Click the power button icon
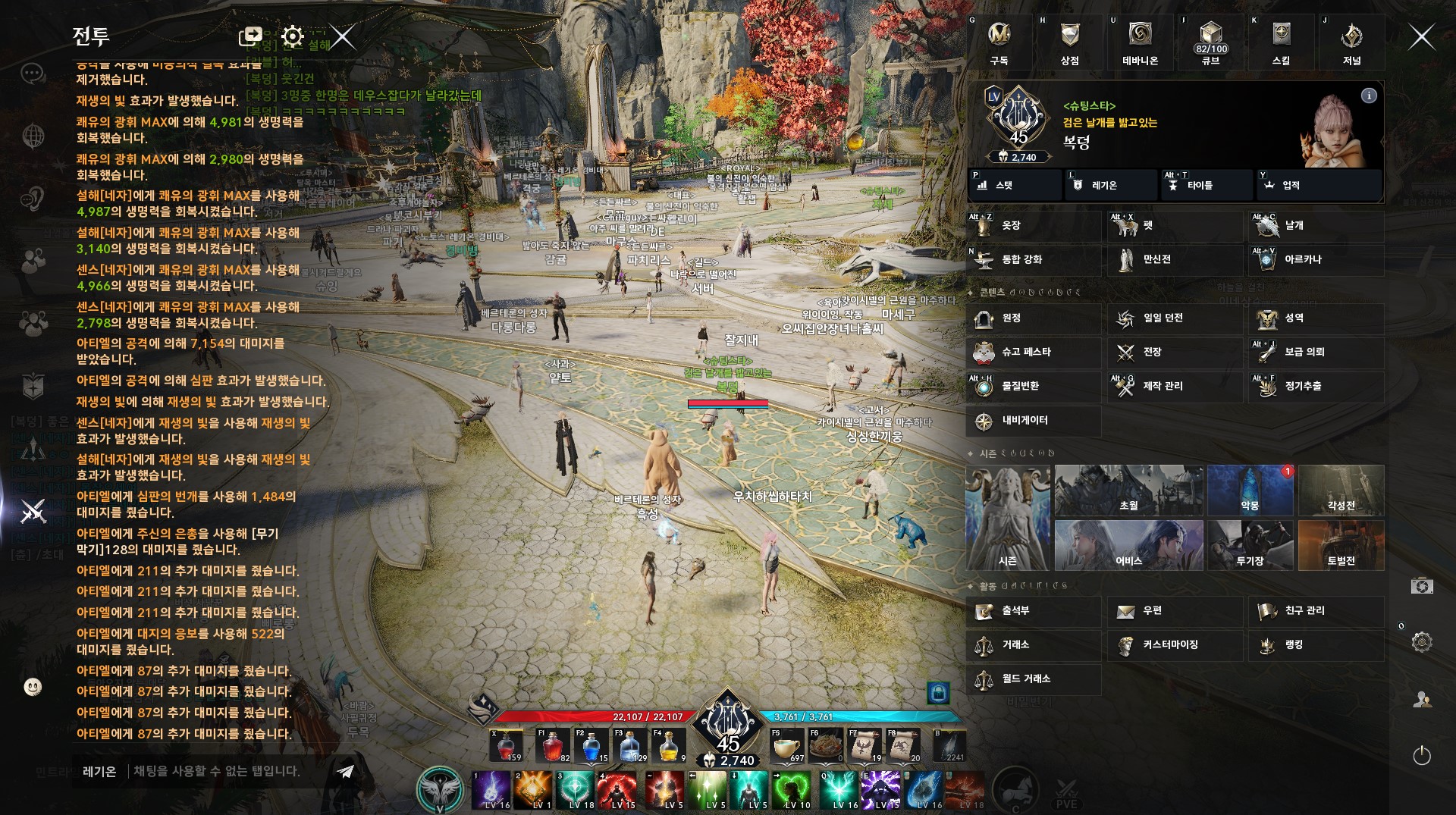 (1422, 755)
